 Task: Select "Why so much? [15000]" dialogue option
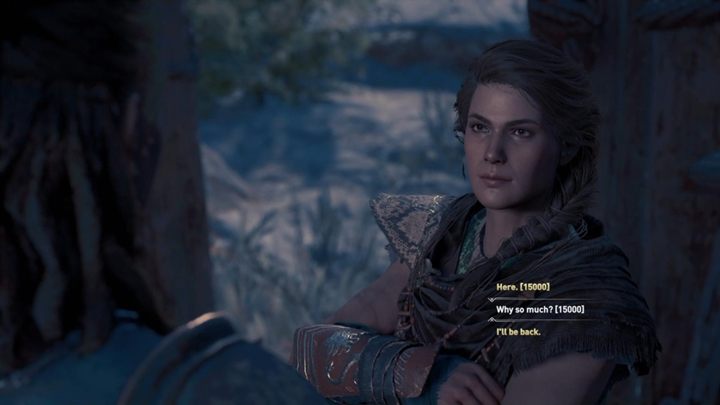tap(541, 310)
